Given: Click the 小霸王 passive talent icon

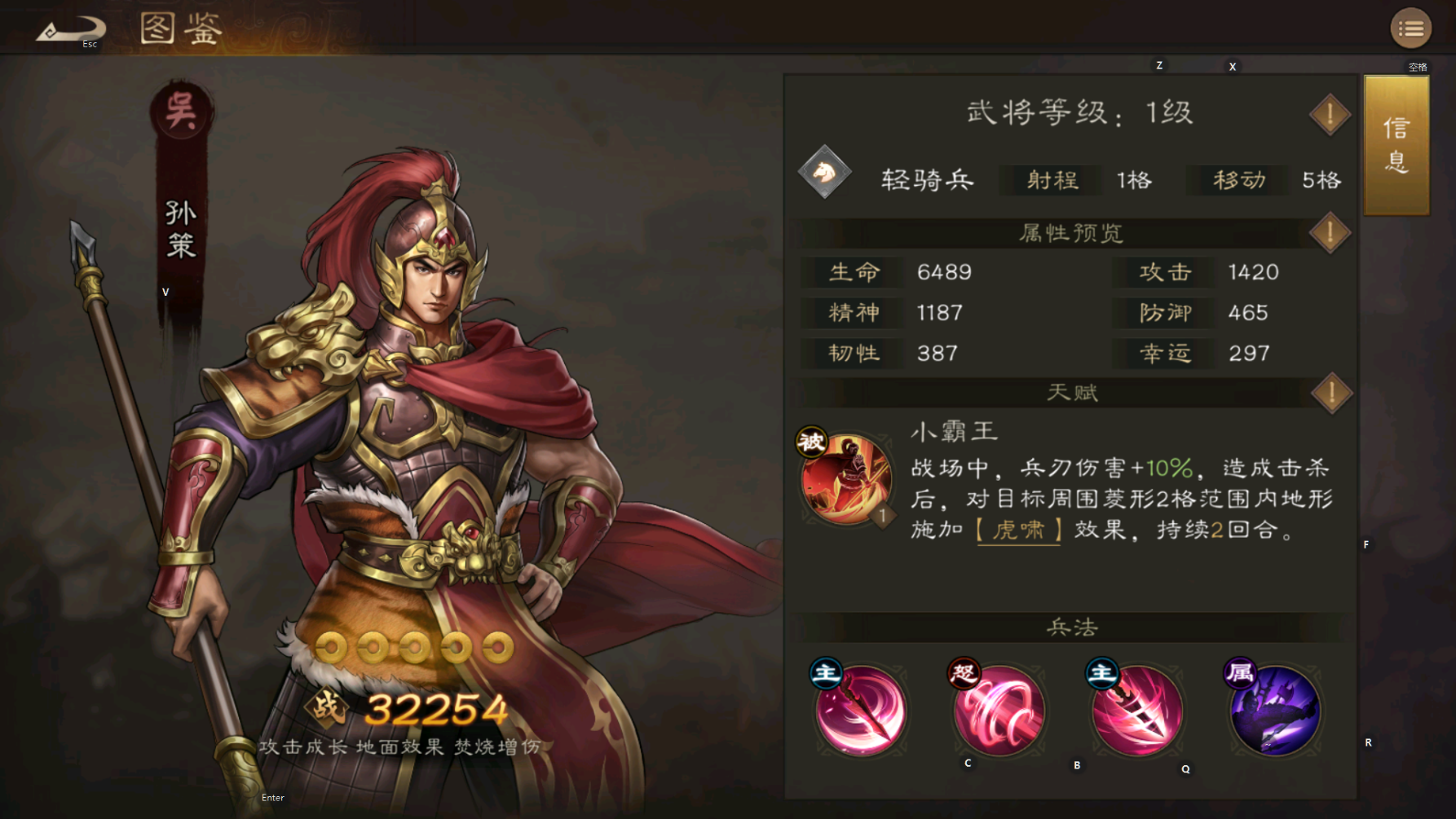Looking at the screenshot, I should [848, 476].
